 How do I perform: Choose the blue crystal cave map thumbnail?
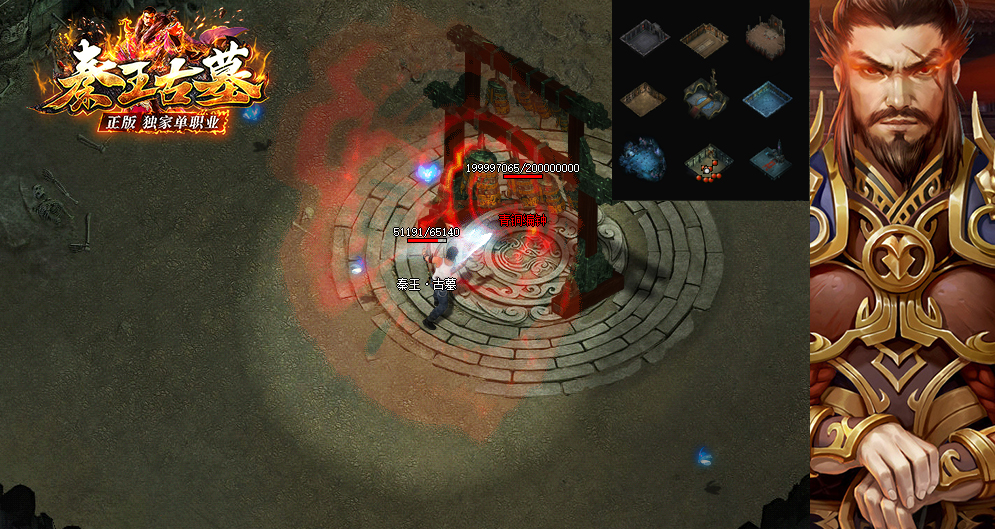pos(643,159)
